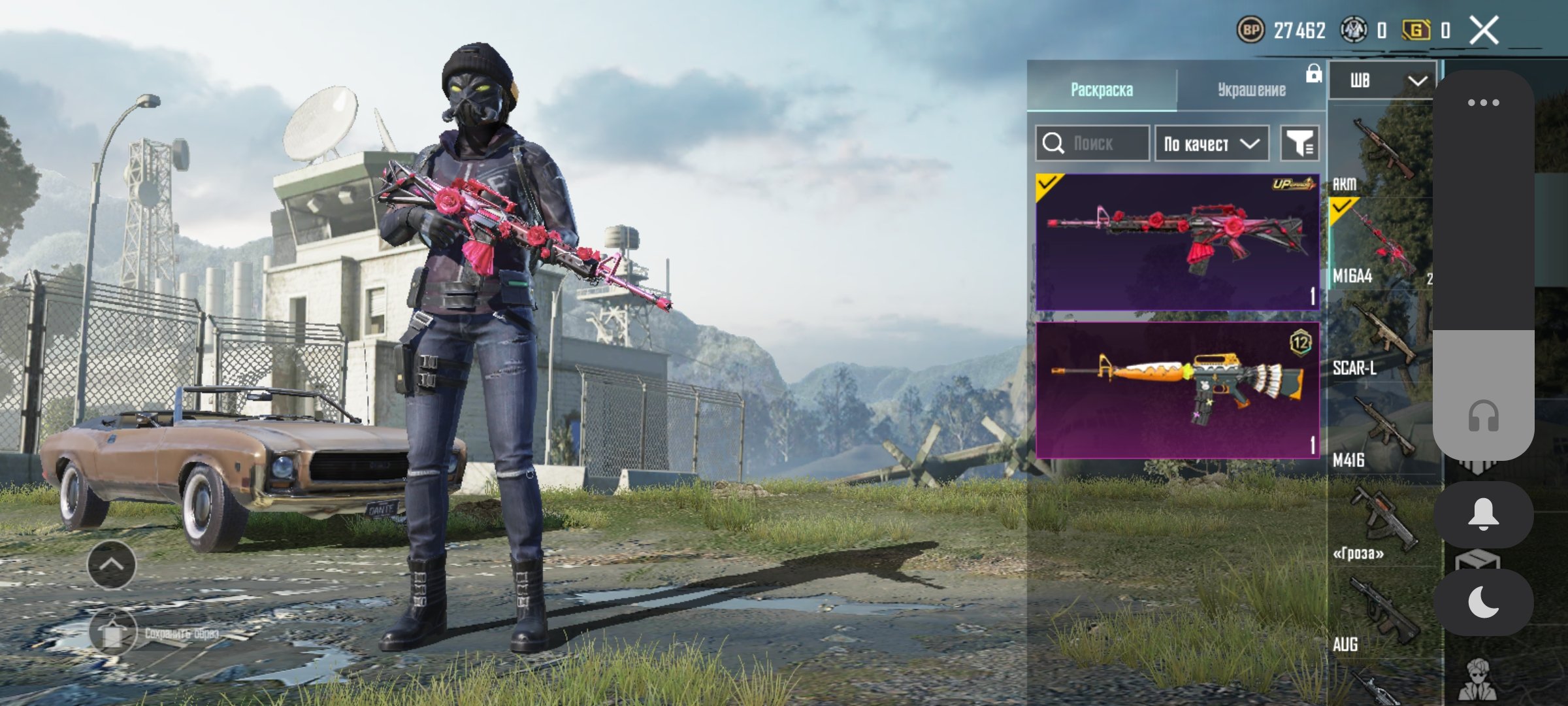Select the pink rose M16A4 skin

(1177, 241)
